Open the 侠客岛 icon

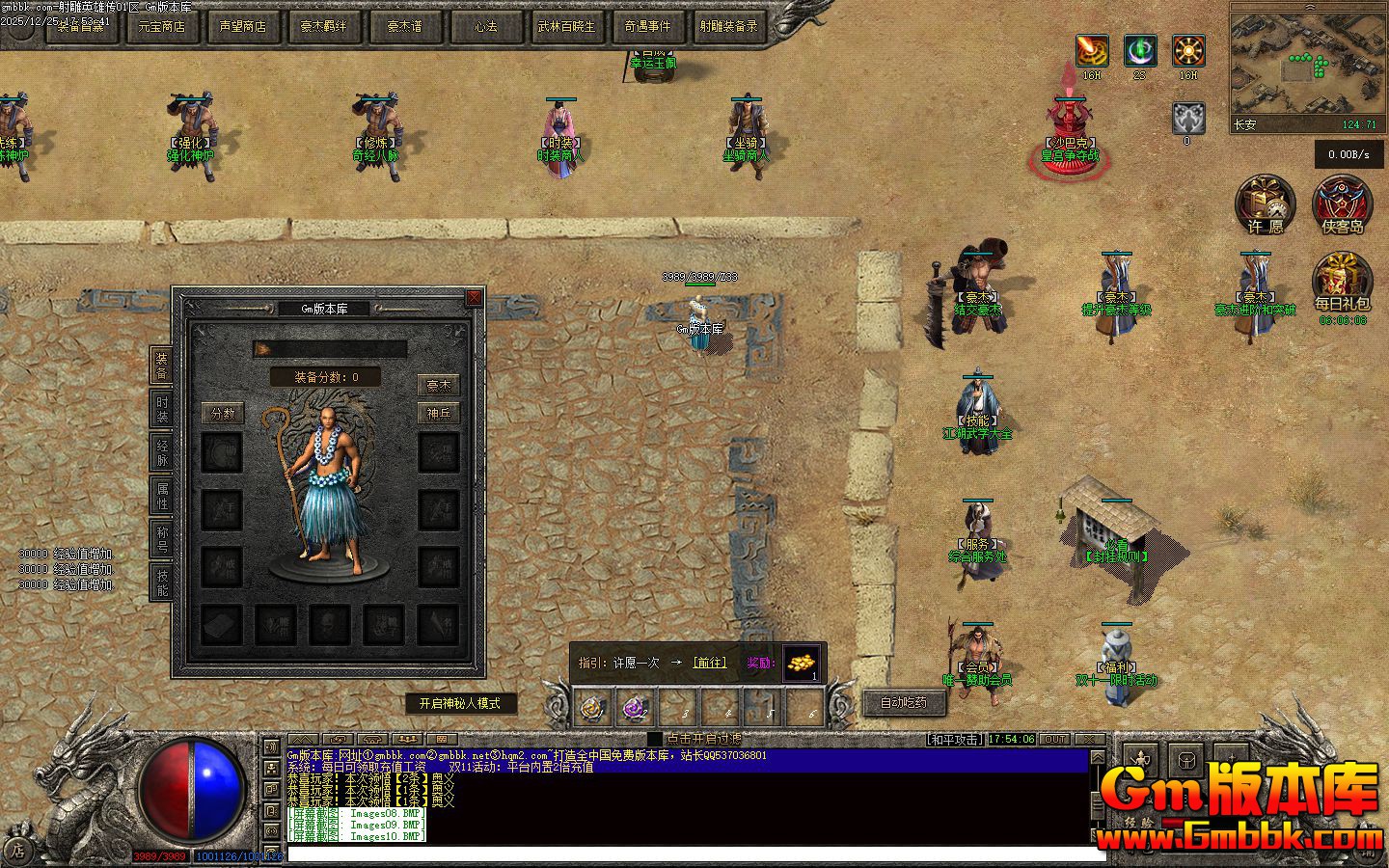[x=1343, y=205]
